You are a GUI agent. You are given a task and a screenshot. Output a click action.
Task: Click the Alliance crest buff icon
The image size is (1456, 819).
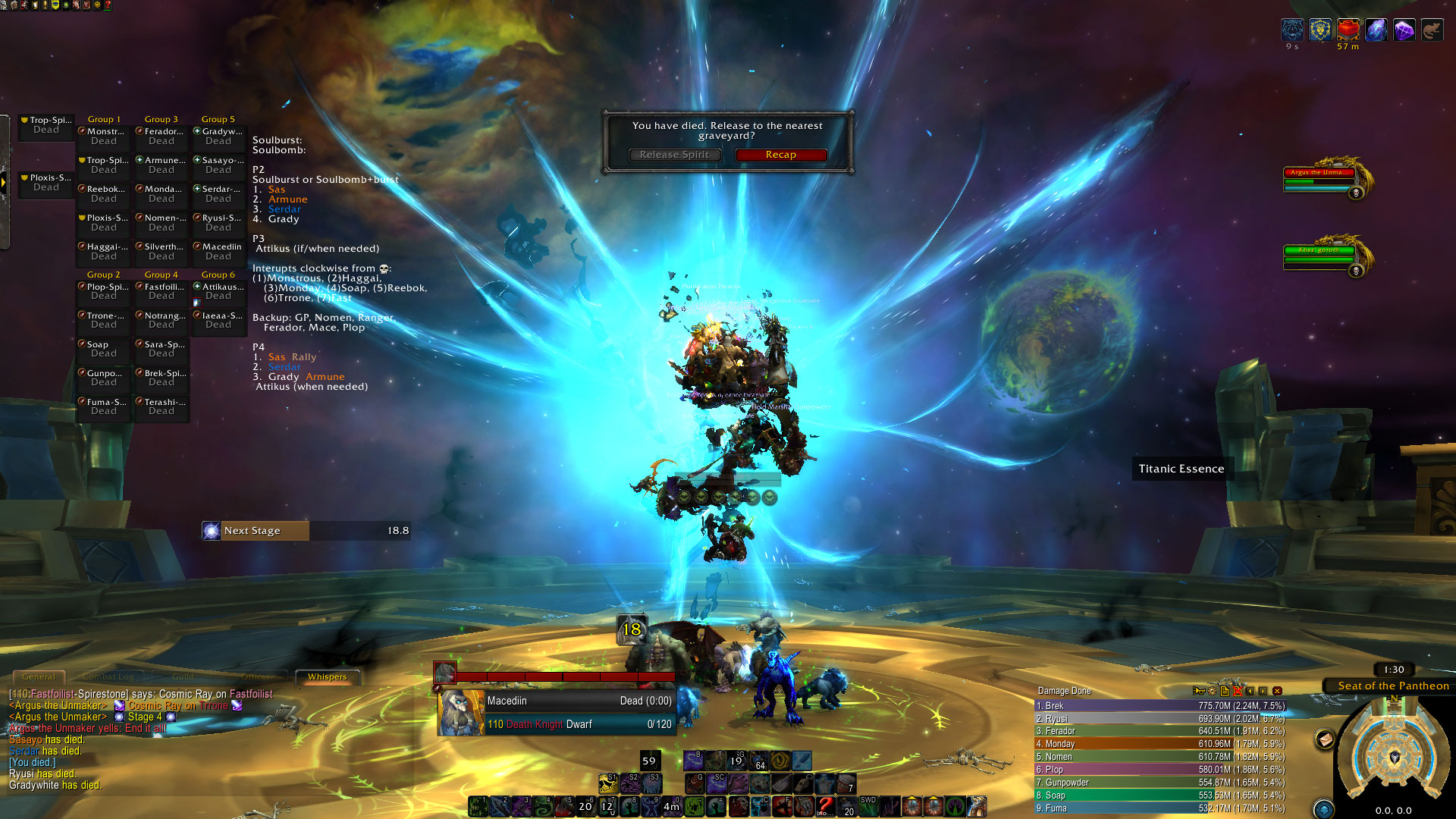[1320, 30]
